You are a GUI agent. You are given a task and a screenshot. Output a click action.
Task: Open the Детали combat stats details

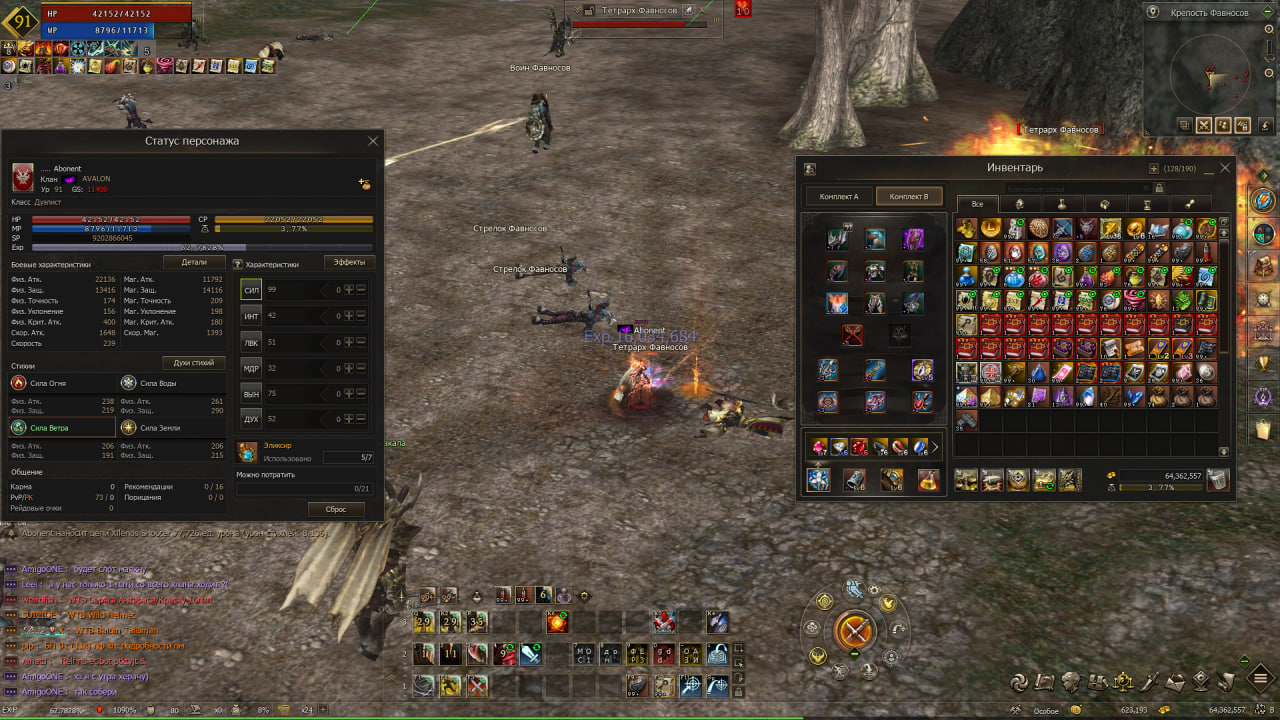click(194, 262)
